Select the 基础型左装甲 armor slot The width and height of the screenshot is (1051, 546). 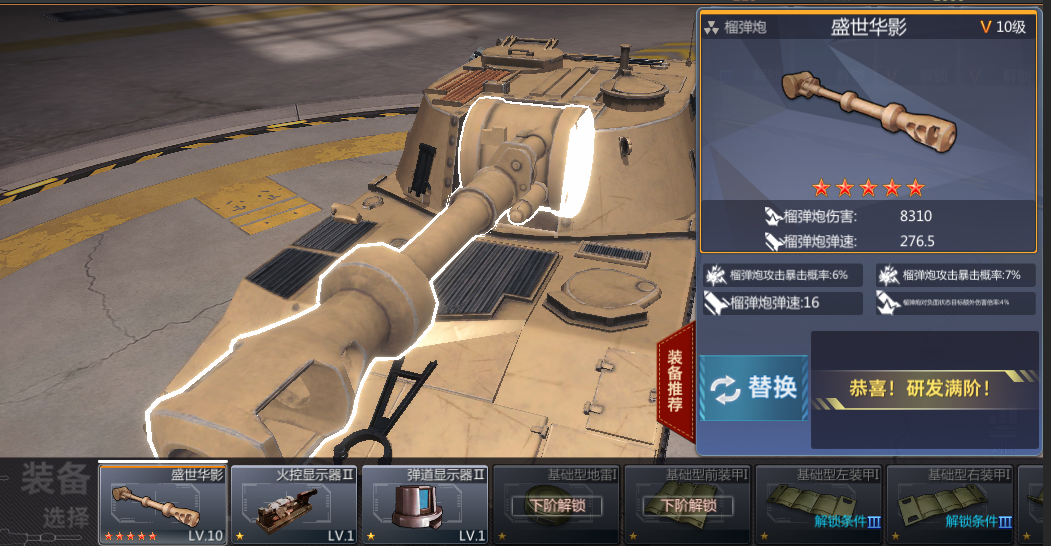tap(818, 504)
